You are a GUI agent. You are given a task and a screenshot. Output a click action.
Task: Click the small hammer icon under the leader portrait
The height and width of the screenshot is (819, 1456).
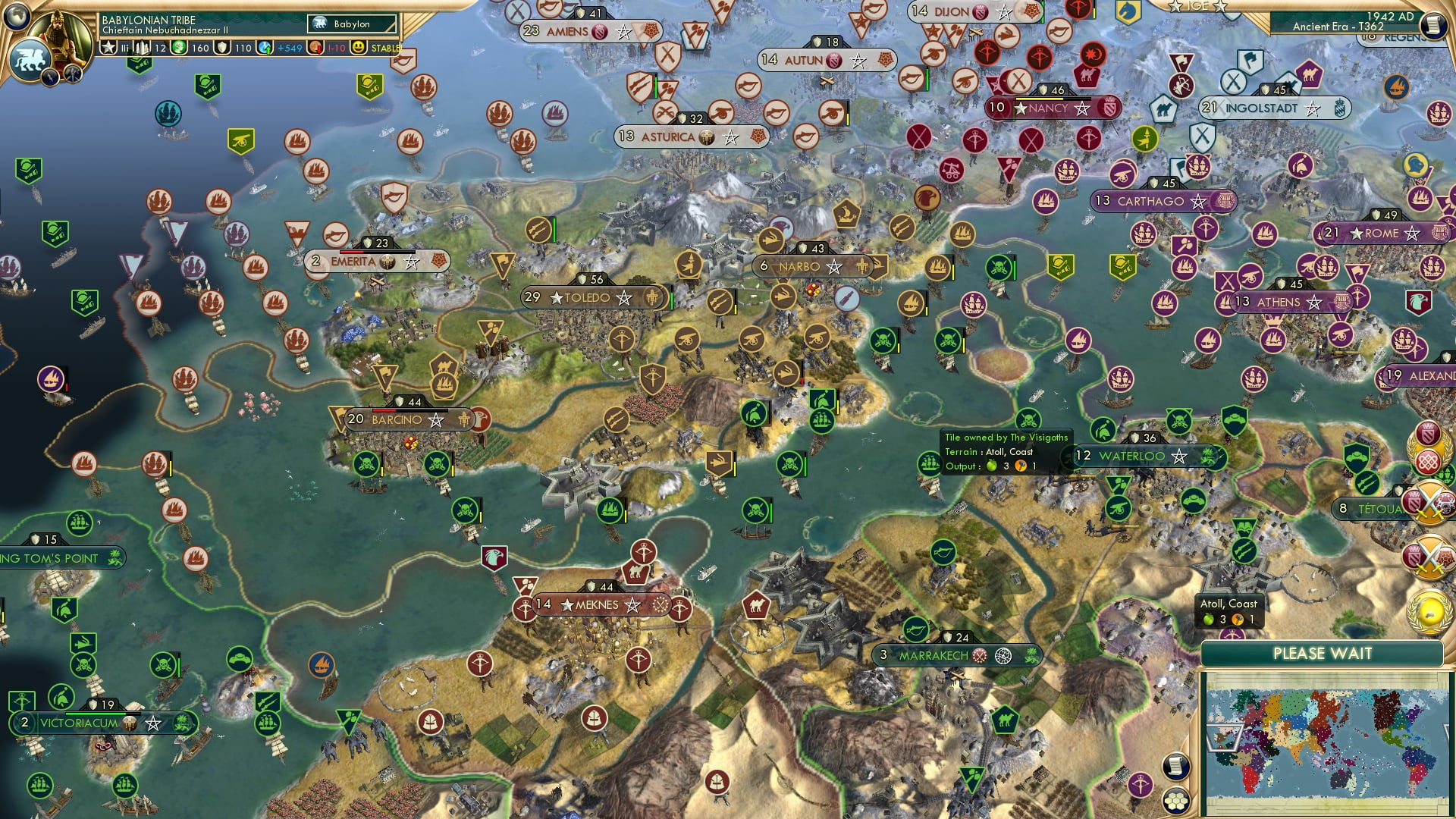(72, 74)
